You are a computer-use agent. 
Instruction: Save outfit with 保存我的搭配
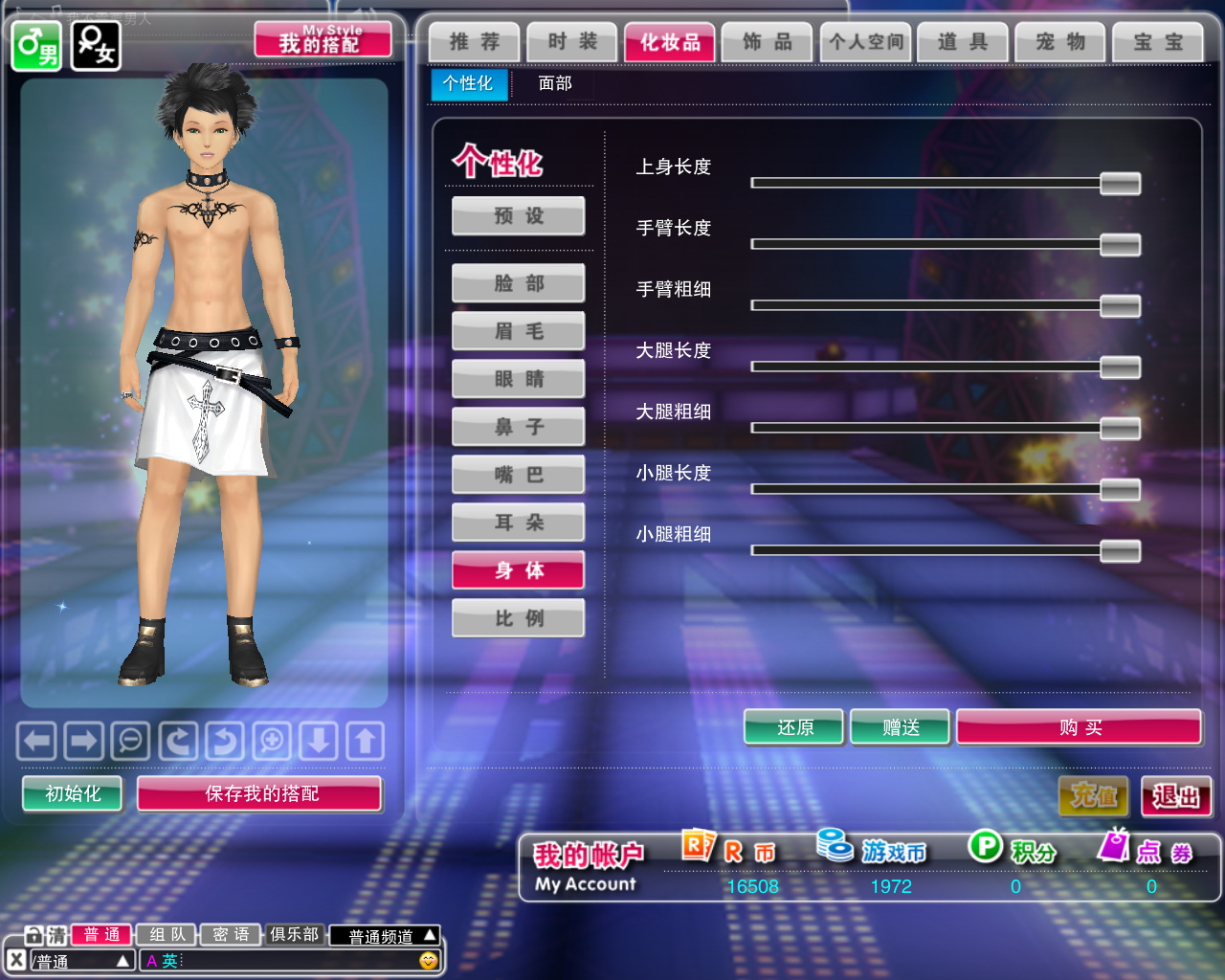tap(260, 793)
